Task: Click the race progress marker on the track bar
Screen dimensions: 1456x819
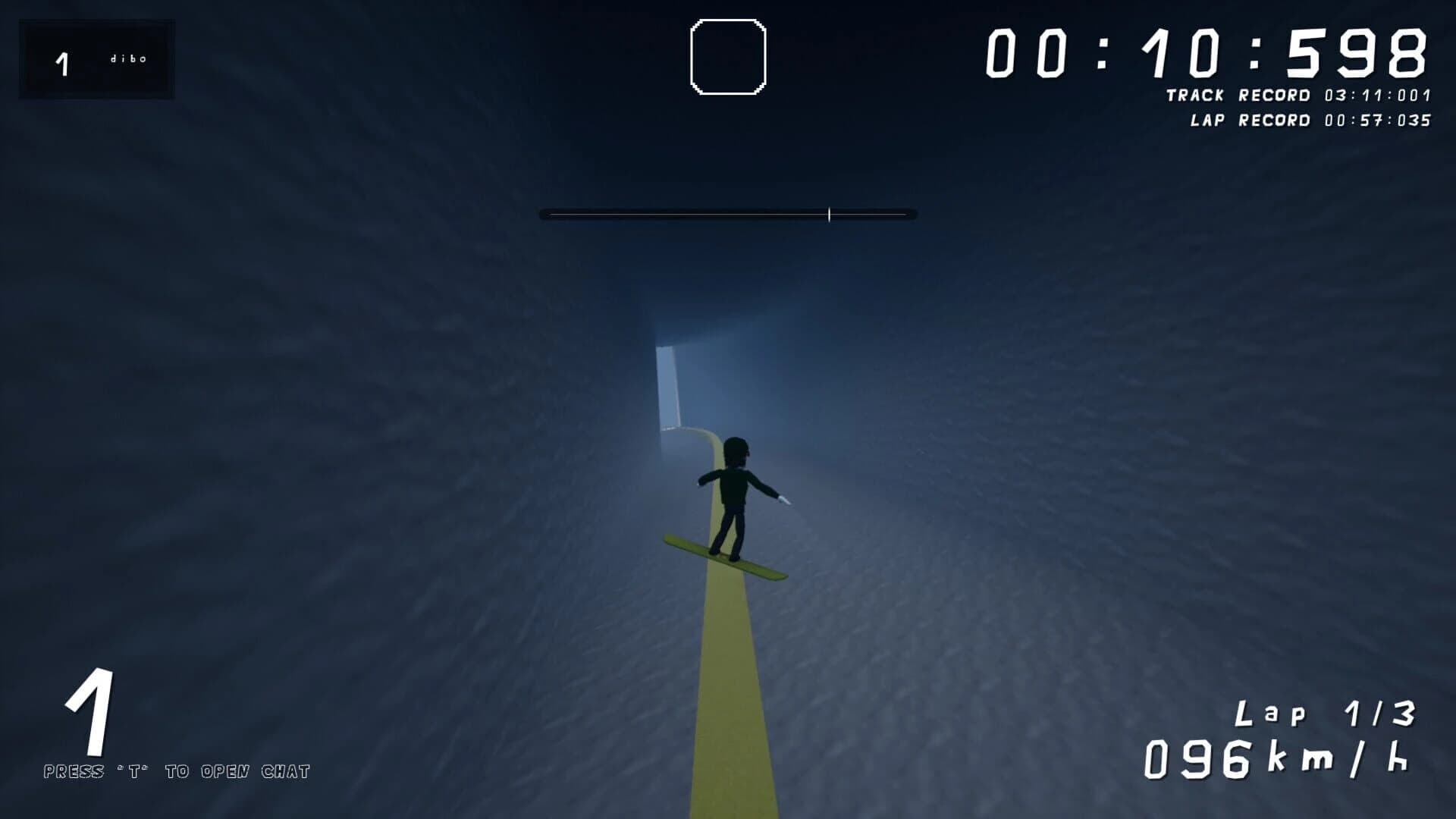Action: [830, 215]
